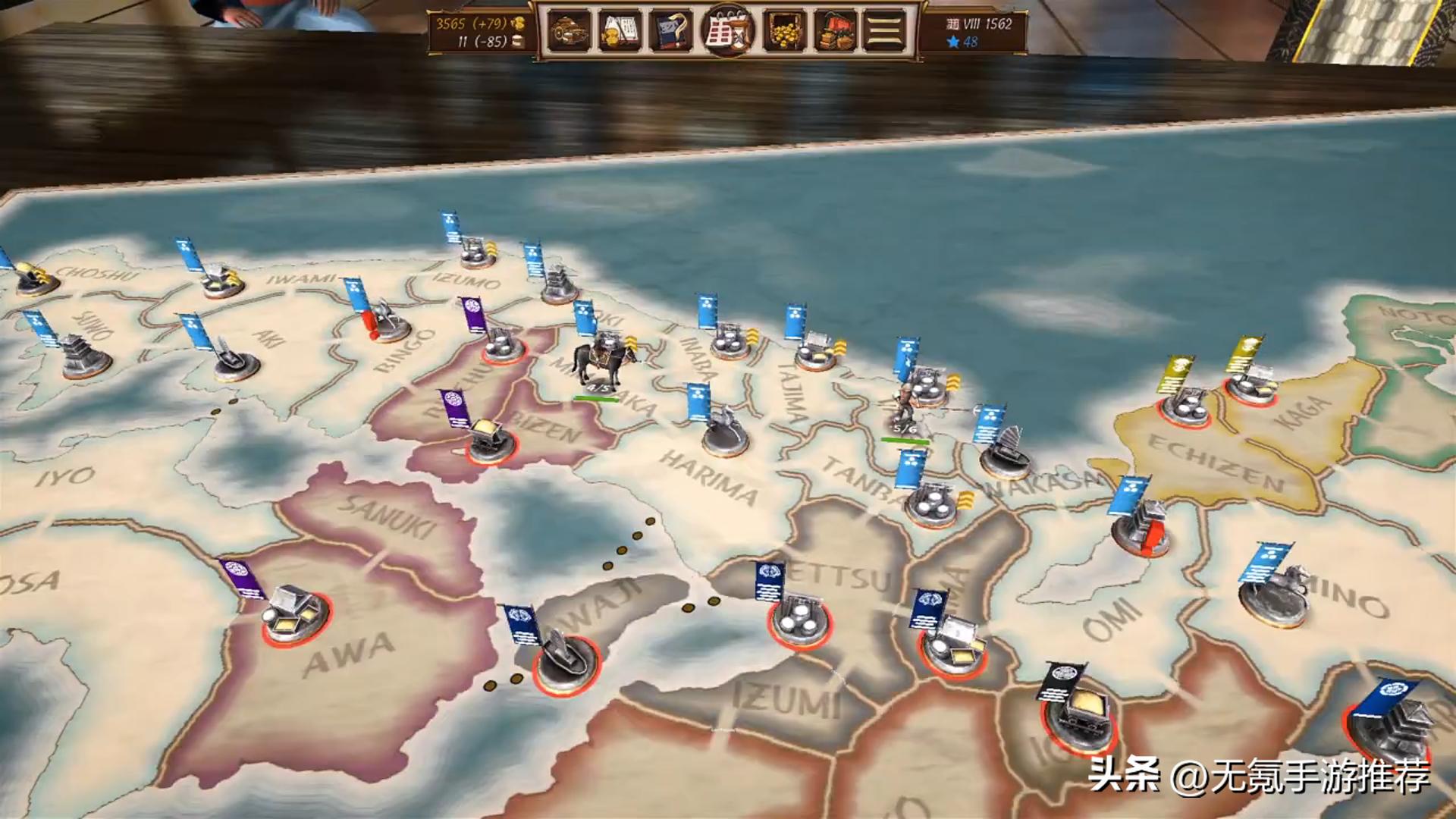Select the mounted cavalry army unit
Image resolution: width=1456 pixels, height=819 pixels.
pyautogui.click(x=602, y=362)
